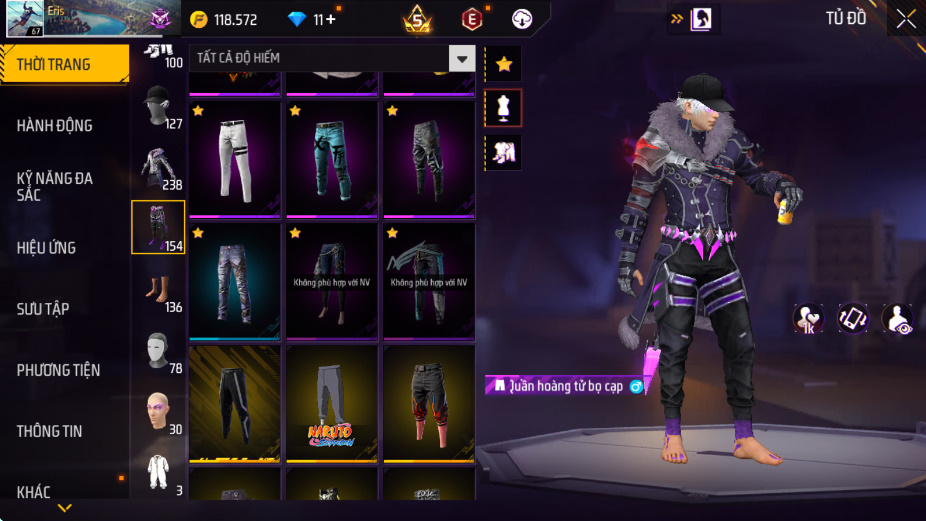Equip the white pants item
The image size is (926, 521).
point(234,160)
